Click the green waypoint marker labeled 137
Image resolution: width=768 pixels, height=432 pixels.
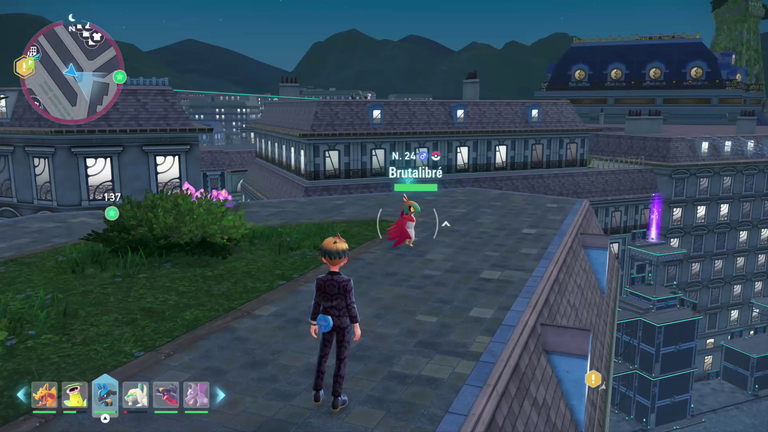tap(112, 212)
